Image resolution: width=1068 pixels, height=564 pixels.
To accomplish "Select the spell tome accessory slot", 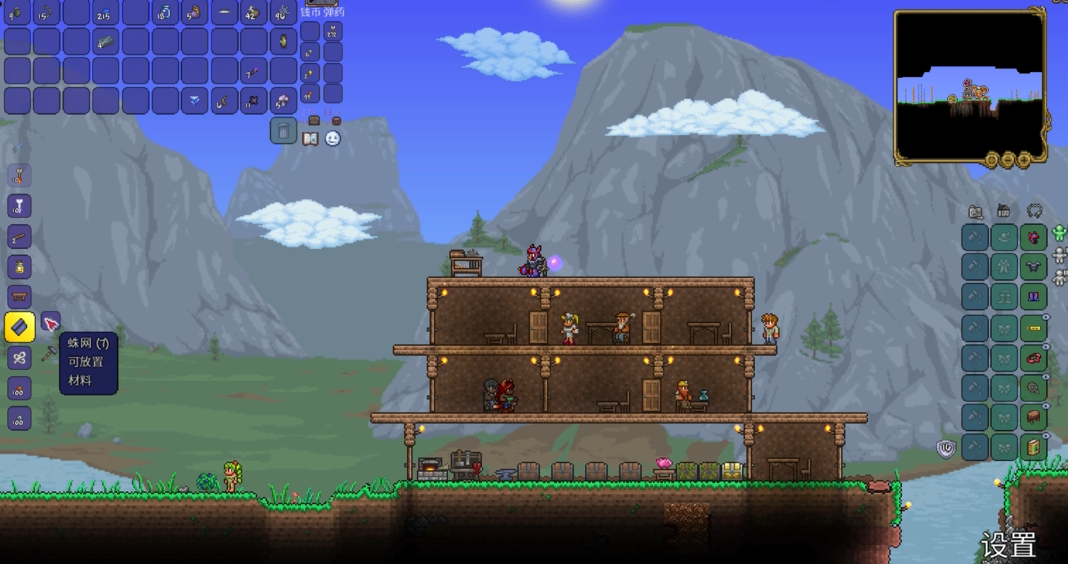I will [1033, 447].
